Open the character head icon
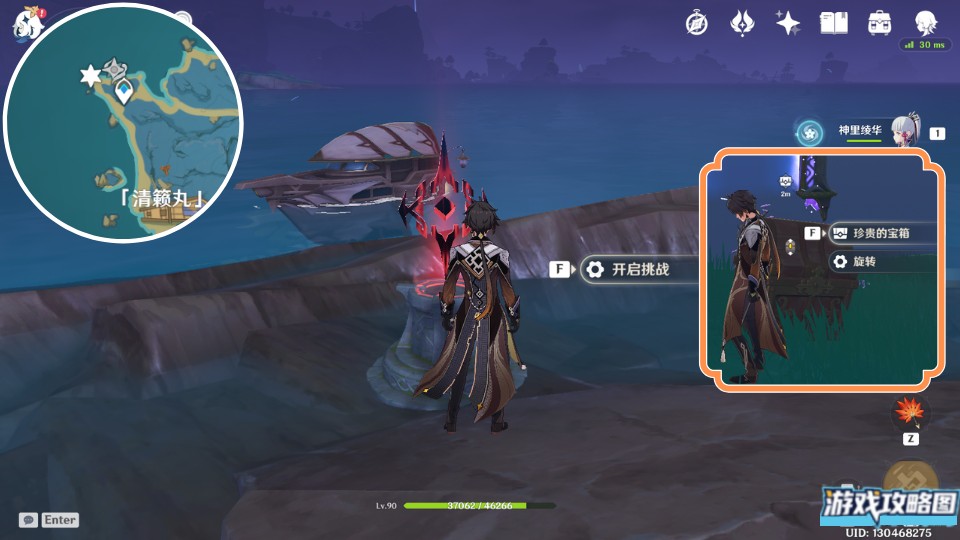The width and height of the screenshot is (960, 540). [925, 24]
